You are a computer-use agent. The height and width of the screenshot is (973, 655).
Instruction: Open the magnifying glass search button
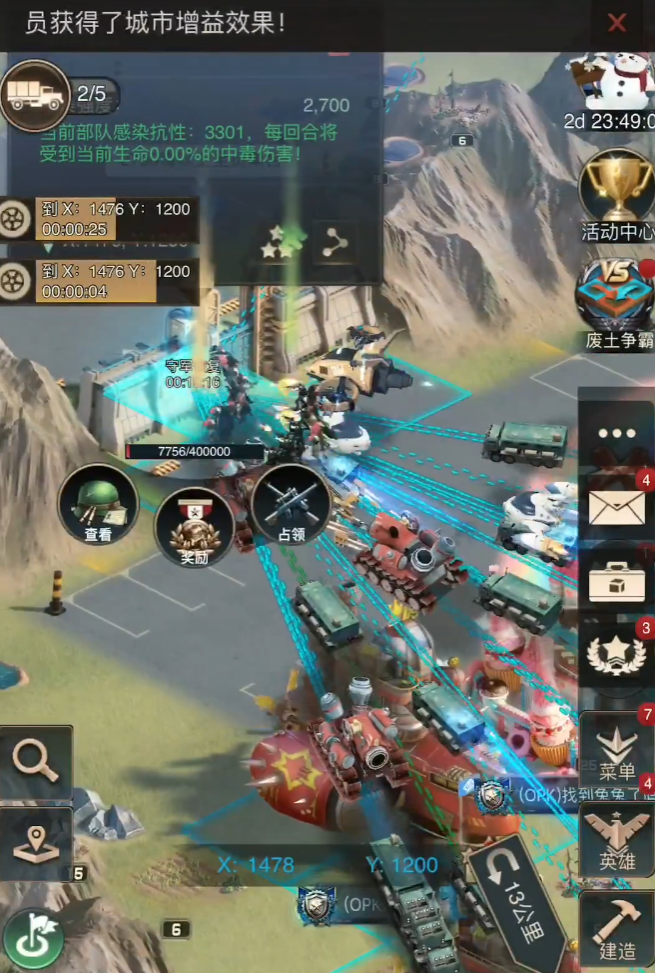36,763
